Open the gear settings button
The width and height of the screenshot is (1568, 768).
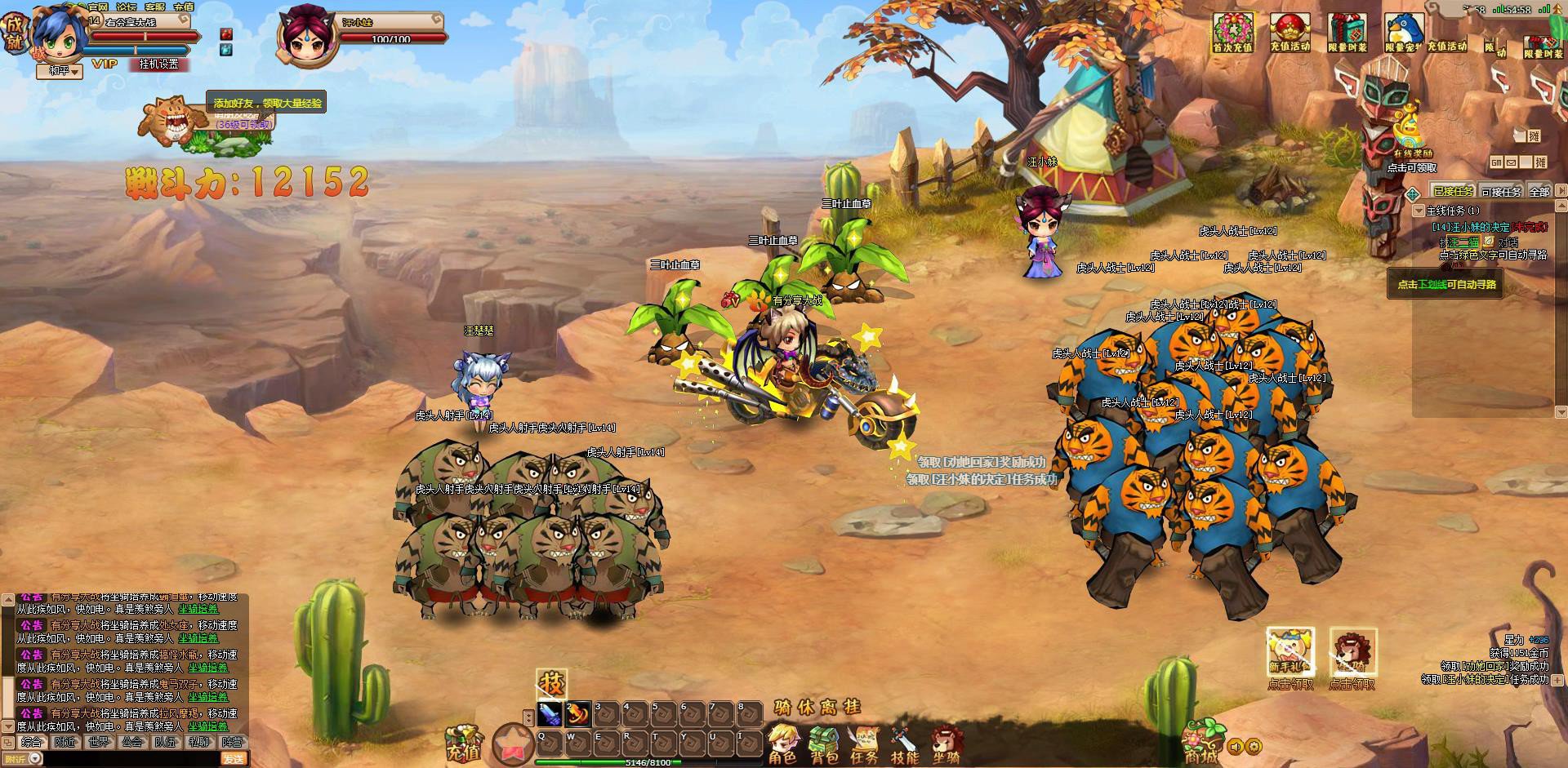(x=1254, y=746)
